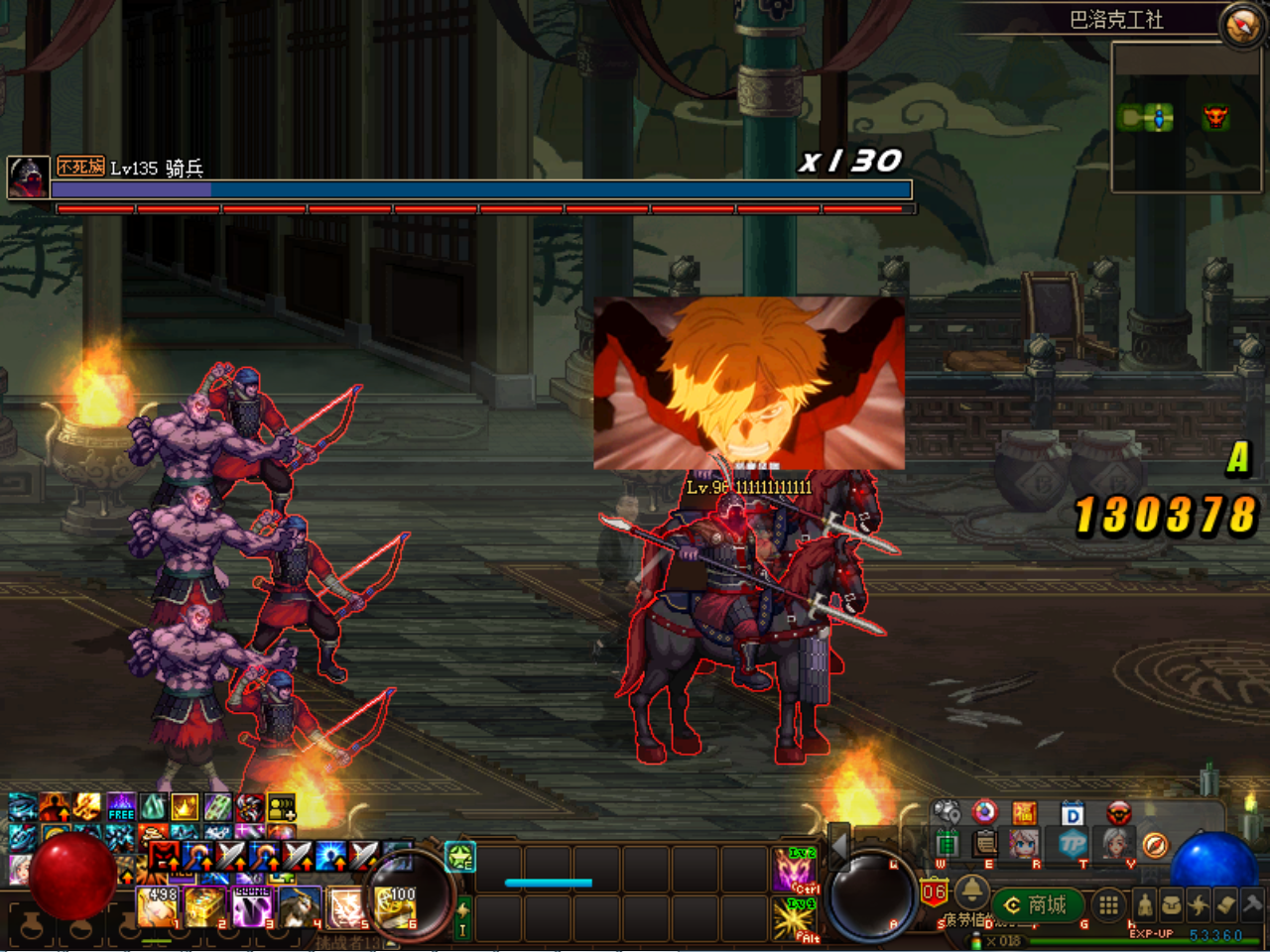Click the FREE purple buff icon
This screenshot has width=1270, height=952.
121,807
